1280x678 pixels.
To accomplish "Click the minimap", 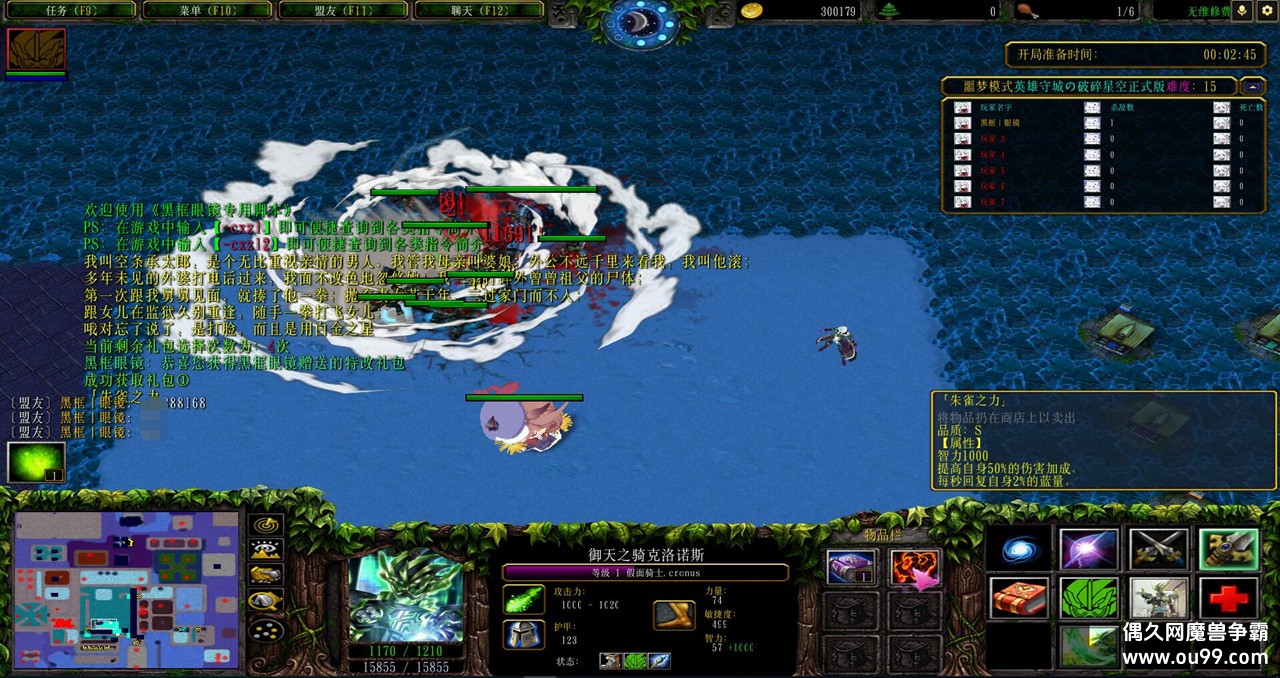I will click(127, 590).
